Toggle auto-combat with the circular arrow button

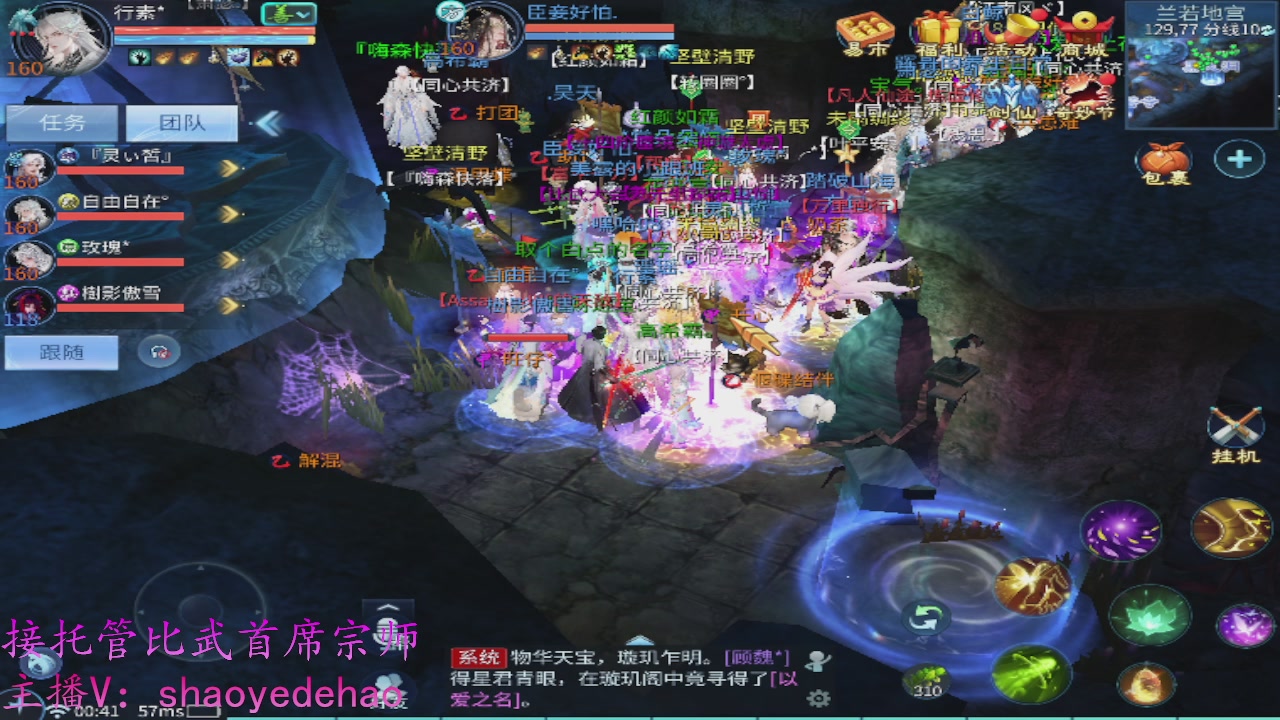926,619
